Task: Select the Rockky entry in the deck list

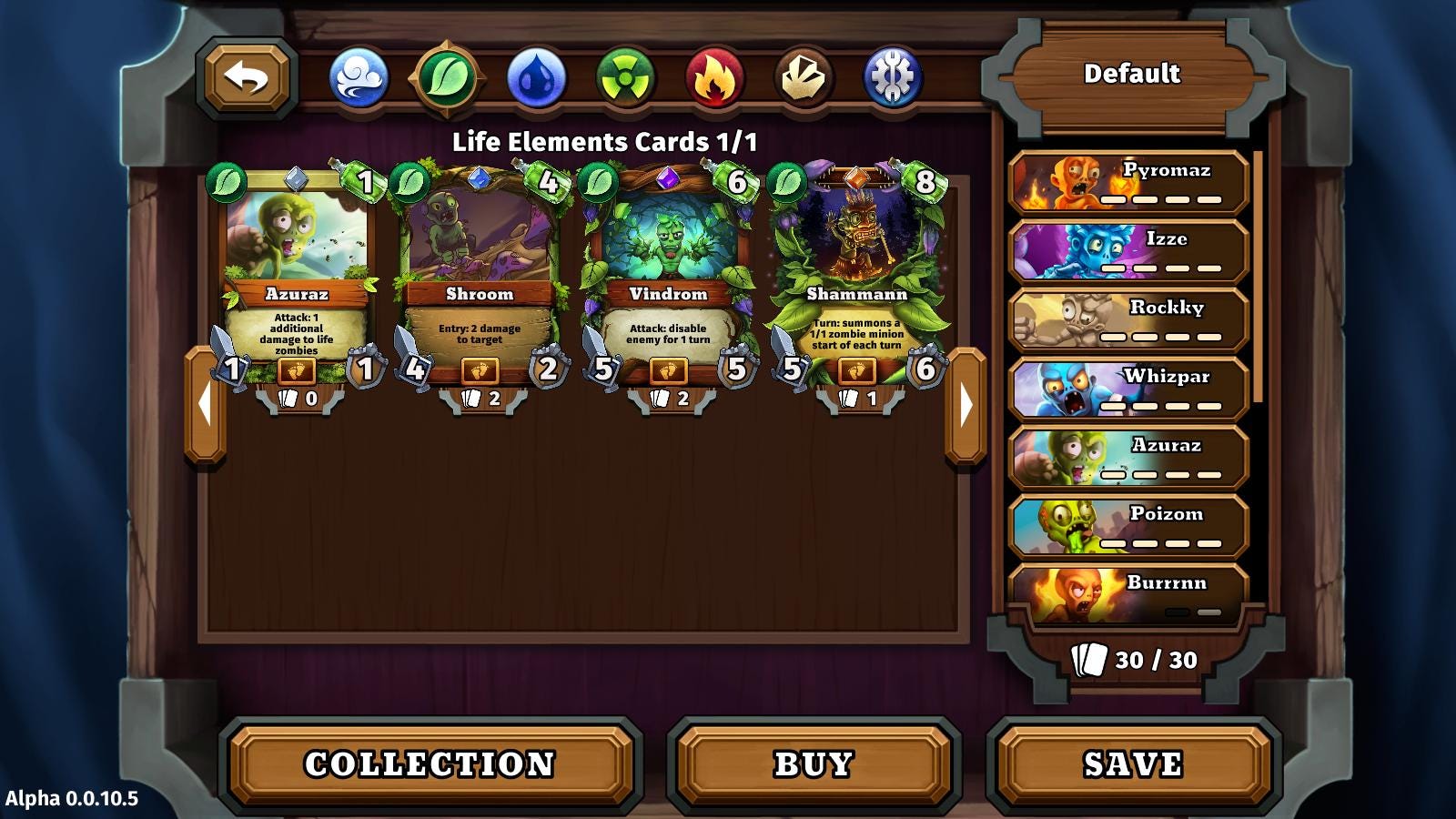Action: 1128,320
